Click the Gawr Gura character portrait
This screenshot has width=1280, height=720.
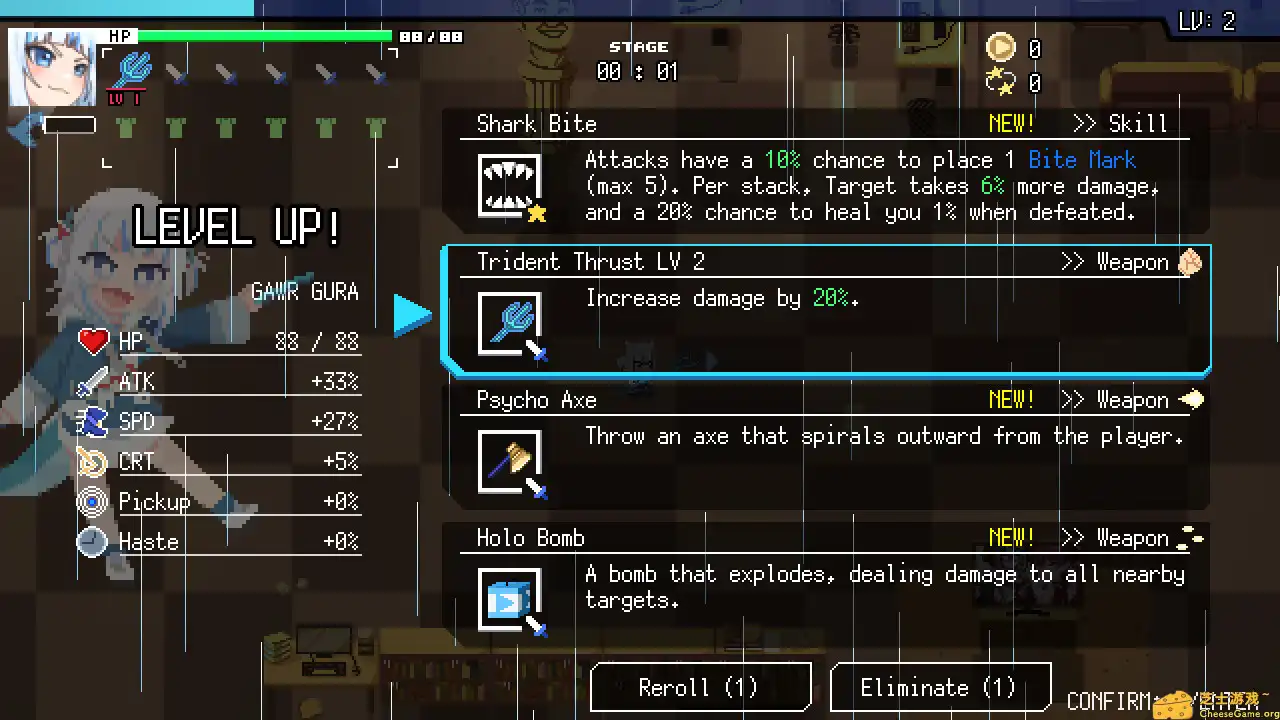(53, 67)
